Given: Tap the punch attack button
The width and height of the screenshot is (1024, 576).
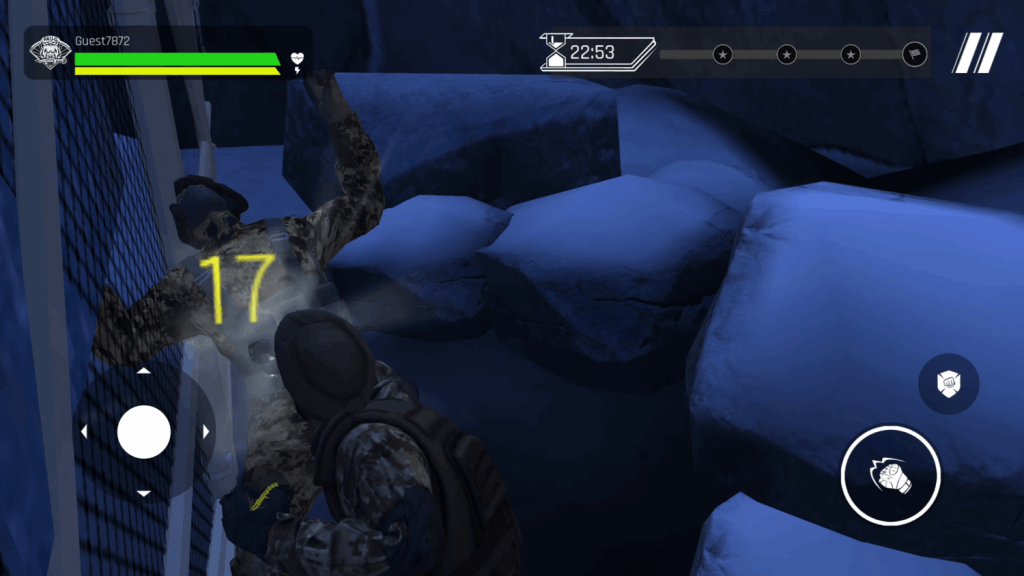Looking at the screenshot, I should (x=890, y=475).
